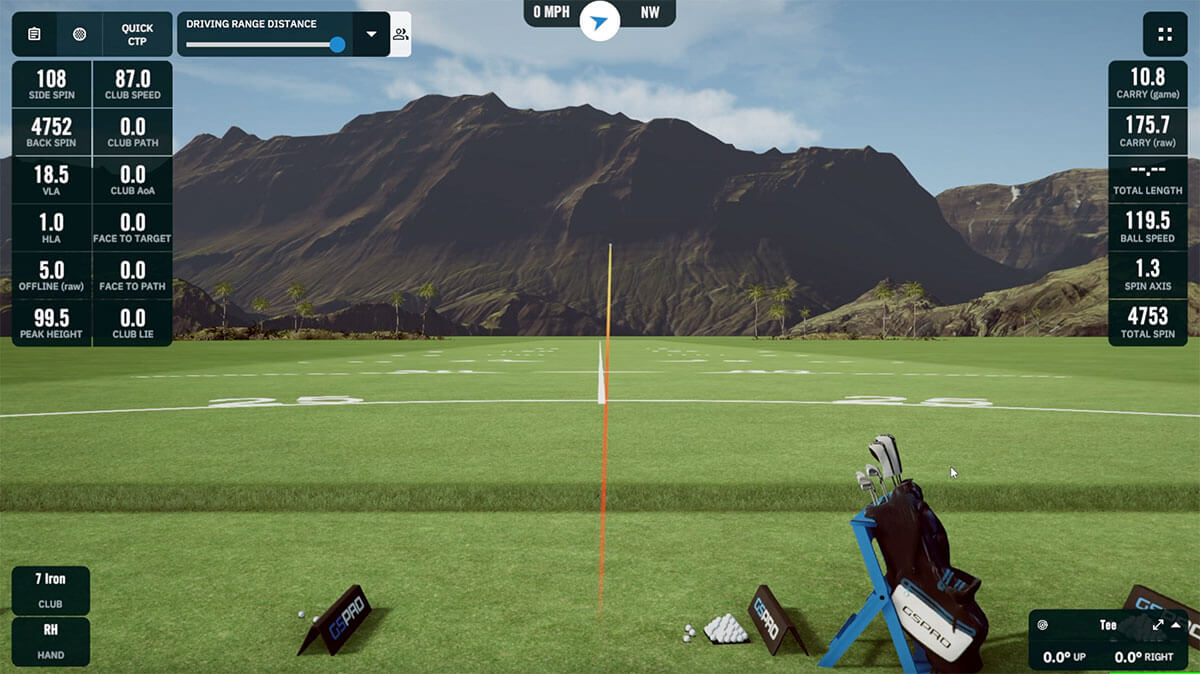This screenshot has width=1200, height=674.
Task: Open the Tee panel up arrow
Action: [x=1176, y=625]
